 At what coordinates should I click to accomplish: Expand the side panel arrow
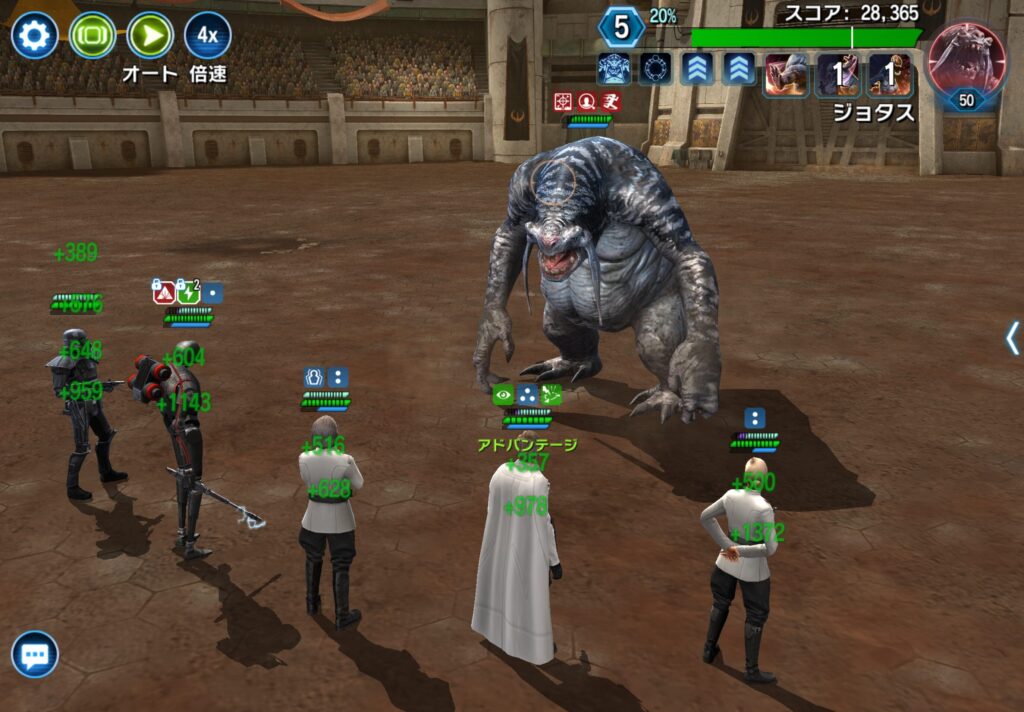coord(1012,338)
